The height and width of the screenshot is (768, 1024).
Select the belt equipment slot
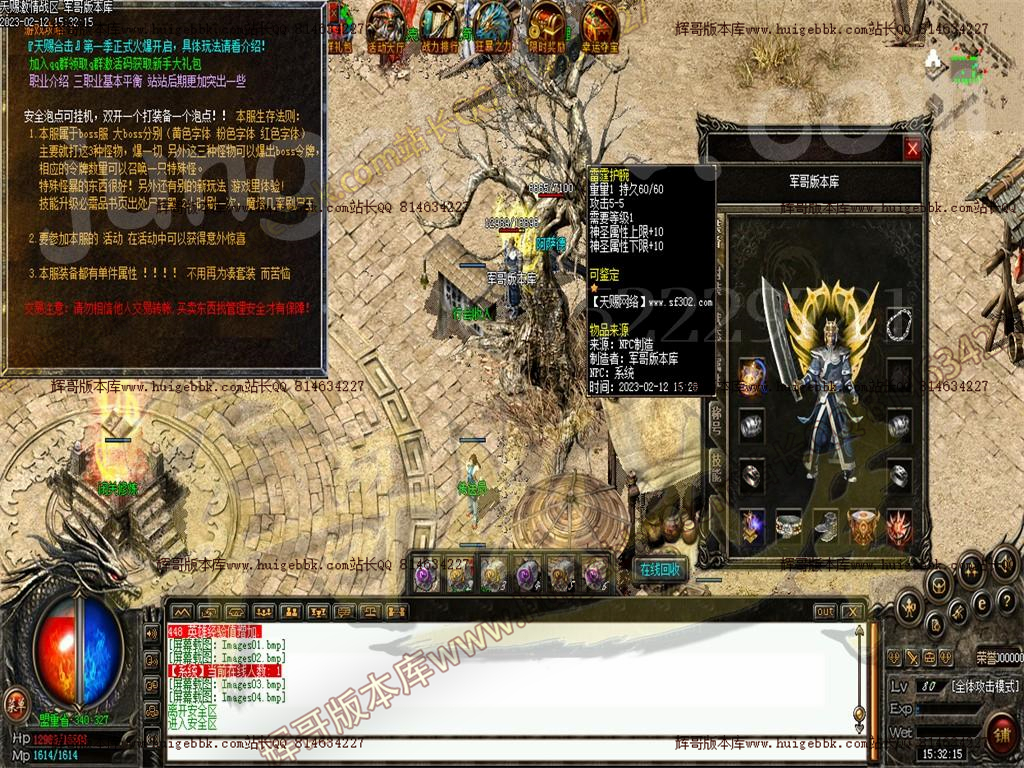point(789,524)
